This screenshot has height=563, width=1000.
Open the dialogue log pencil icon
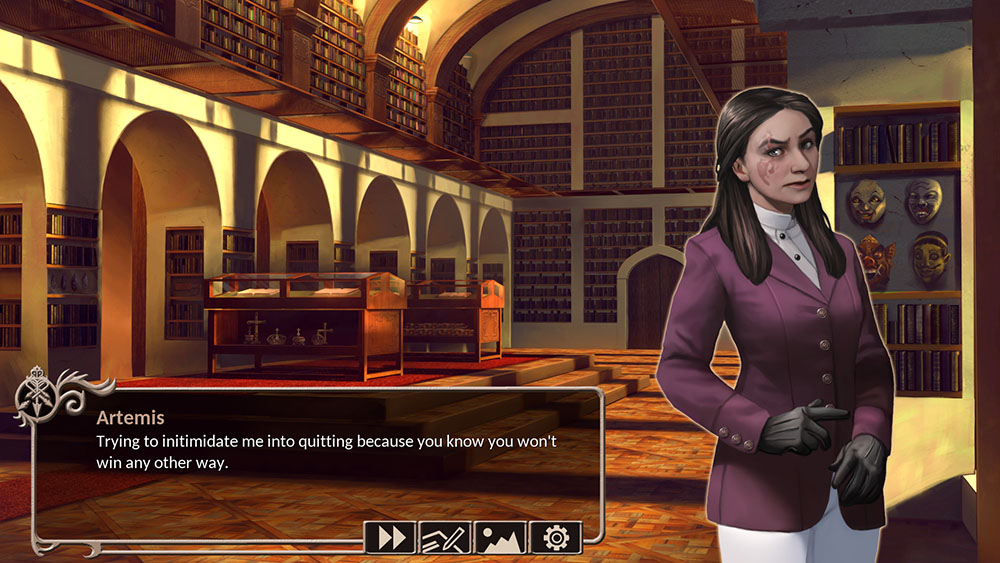click(445, 538)
